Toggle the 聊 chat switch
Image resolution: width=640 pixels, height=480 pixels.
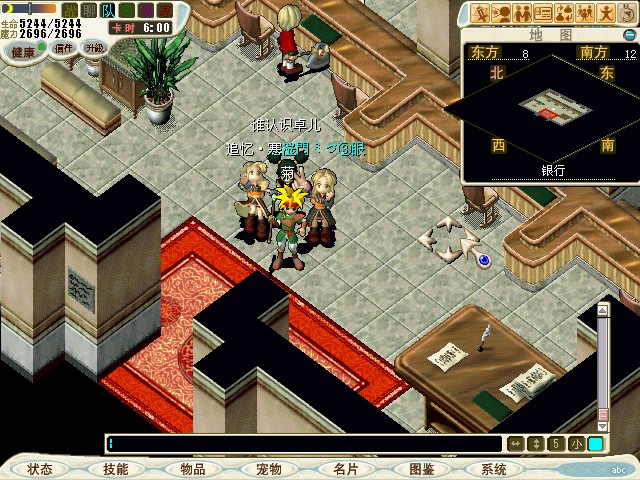pos(88,9)
